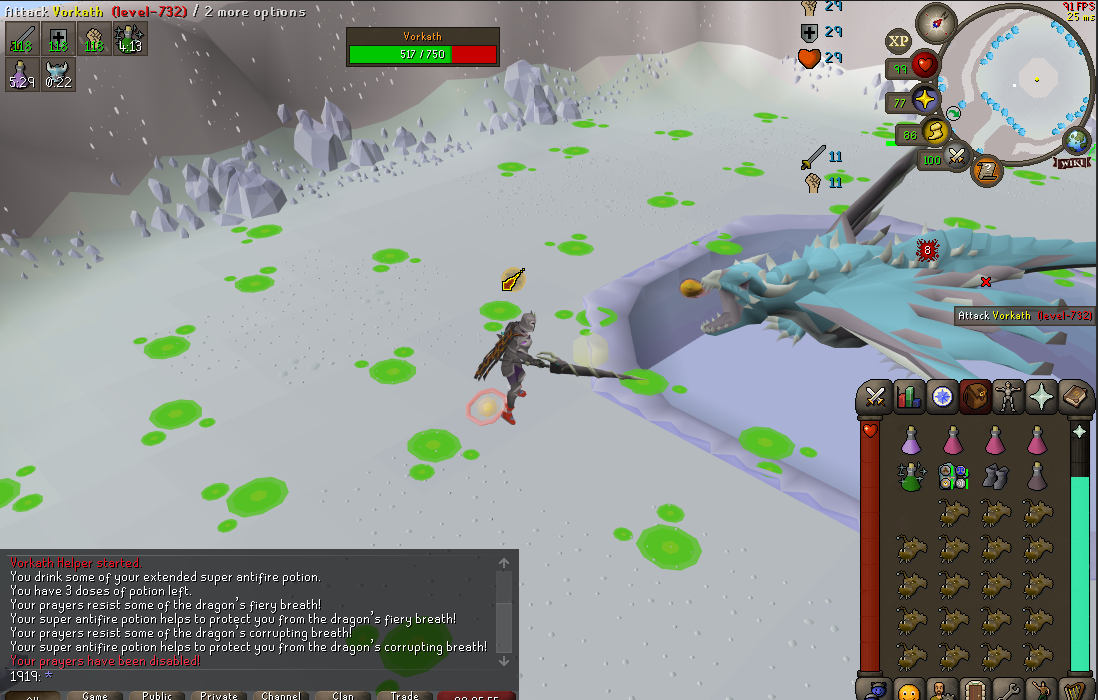Use the rune pouch in the inventory
Screen dimensions: 1098x700
coord(952,476)
